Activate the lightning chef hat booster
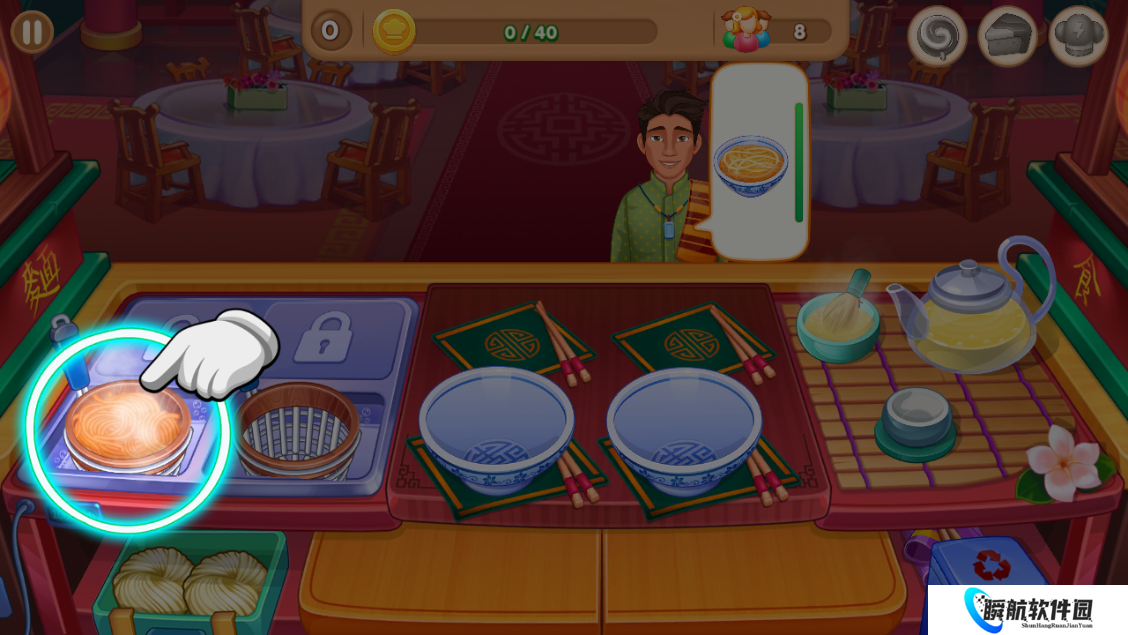The height and width of the screenshot is (635, 1128). click(1078, 36)
